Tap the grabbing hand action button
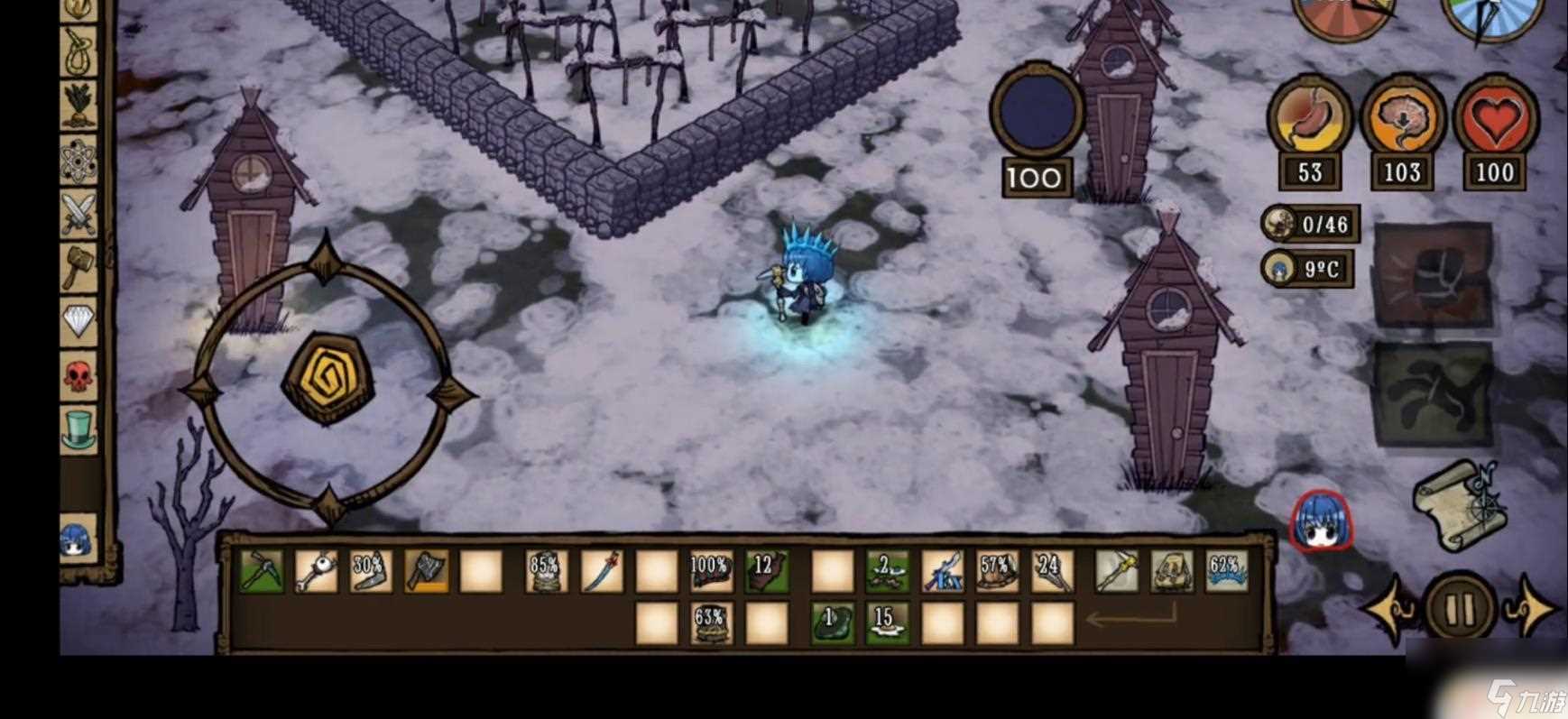The height and width of the screenshot is (719, 1568). pyautogui.click(x=1433, y=394)
